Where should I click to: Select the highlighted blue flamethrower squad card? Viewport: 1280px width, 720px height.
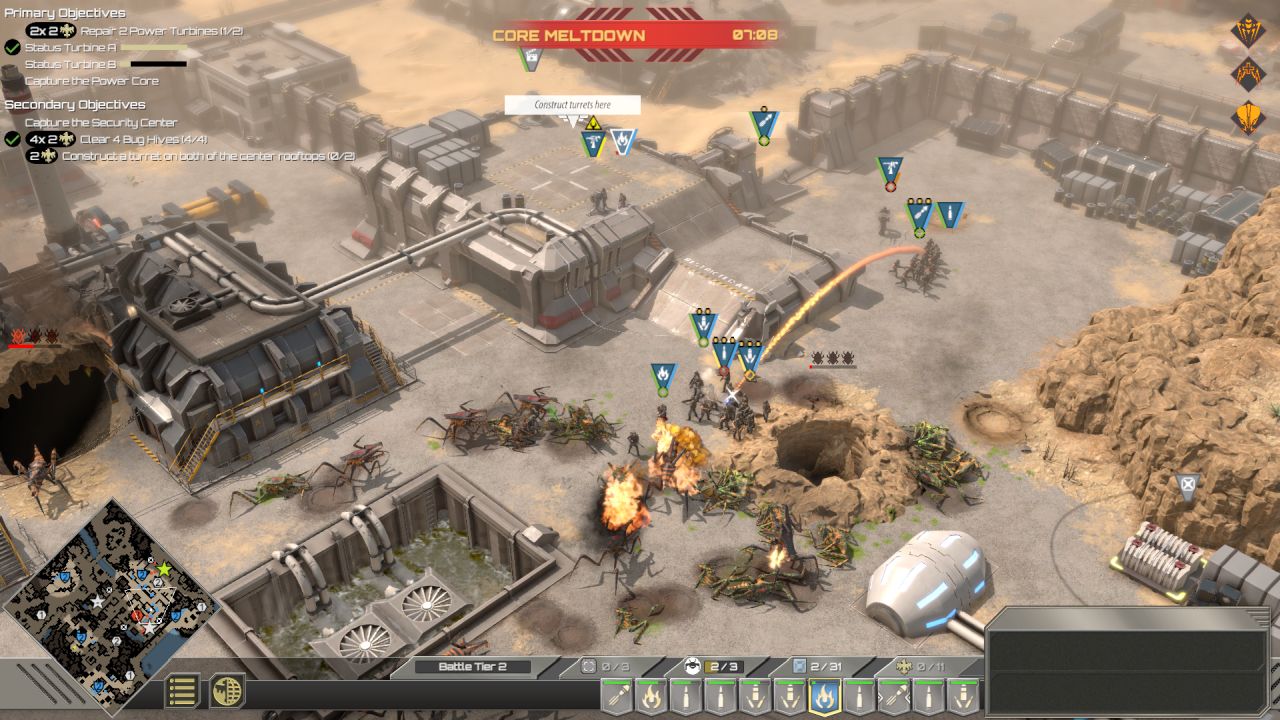point(823,694)
